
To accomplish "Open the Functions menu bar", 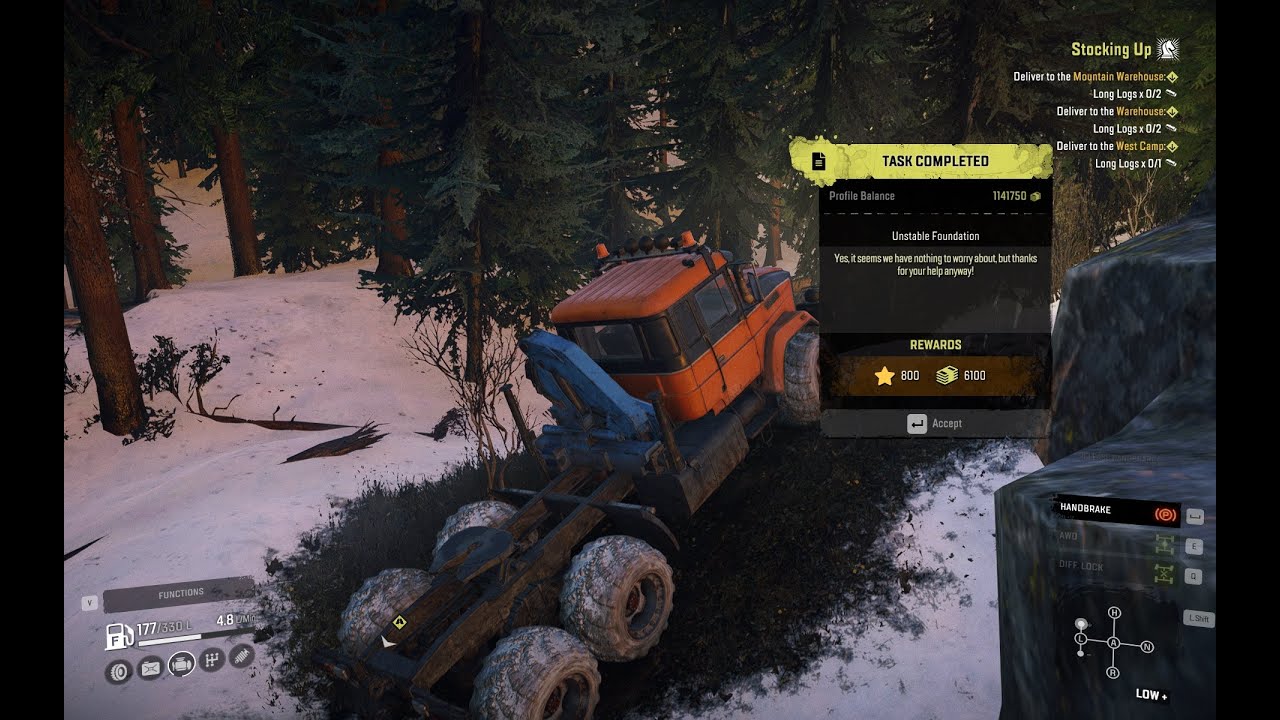I will (180, 594).
